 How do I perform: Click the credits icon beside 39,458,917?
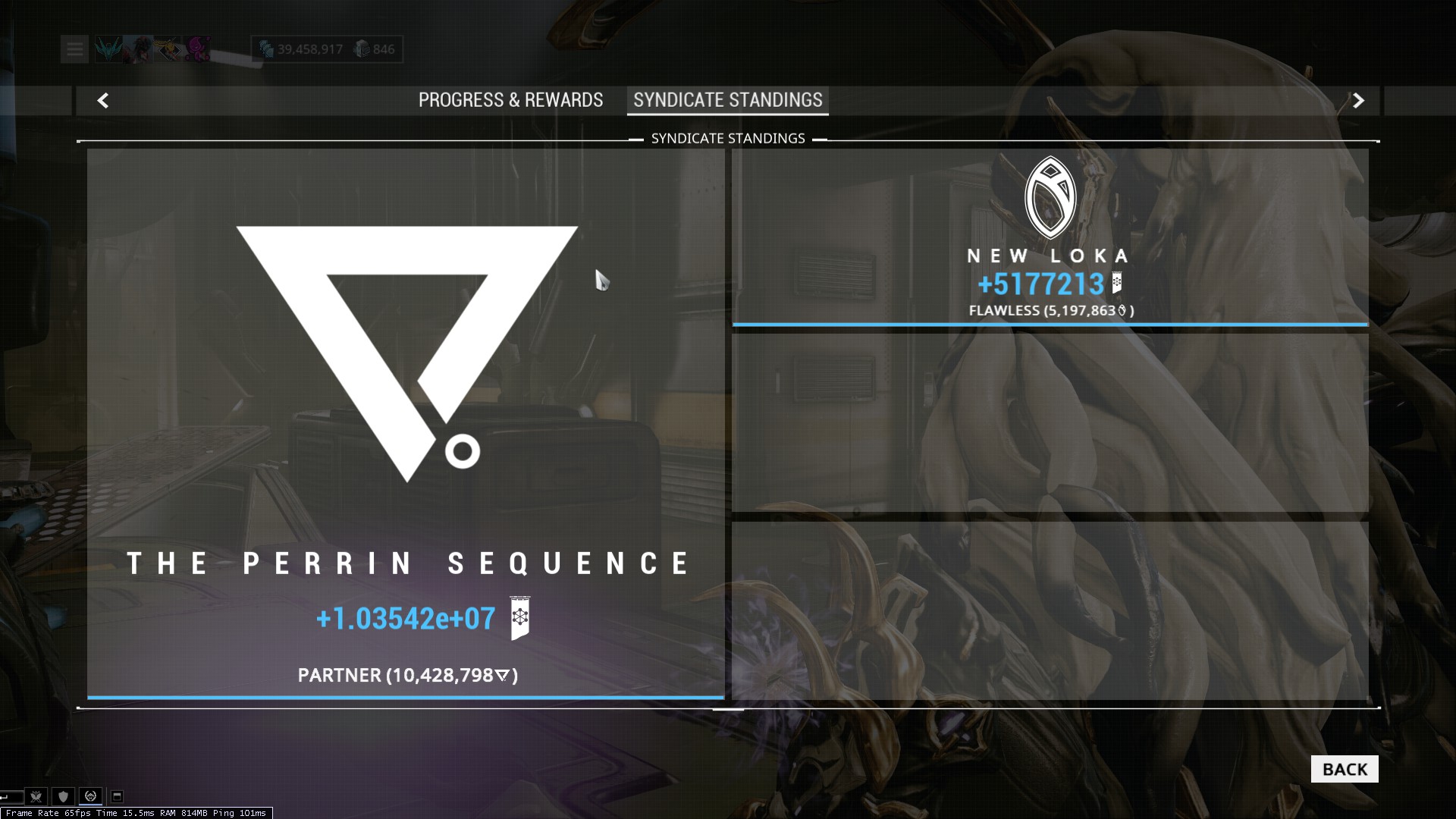coord(266,49)
